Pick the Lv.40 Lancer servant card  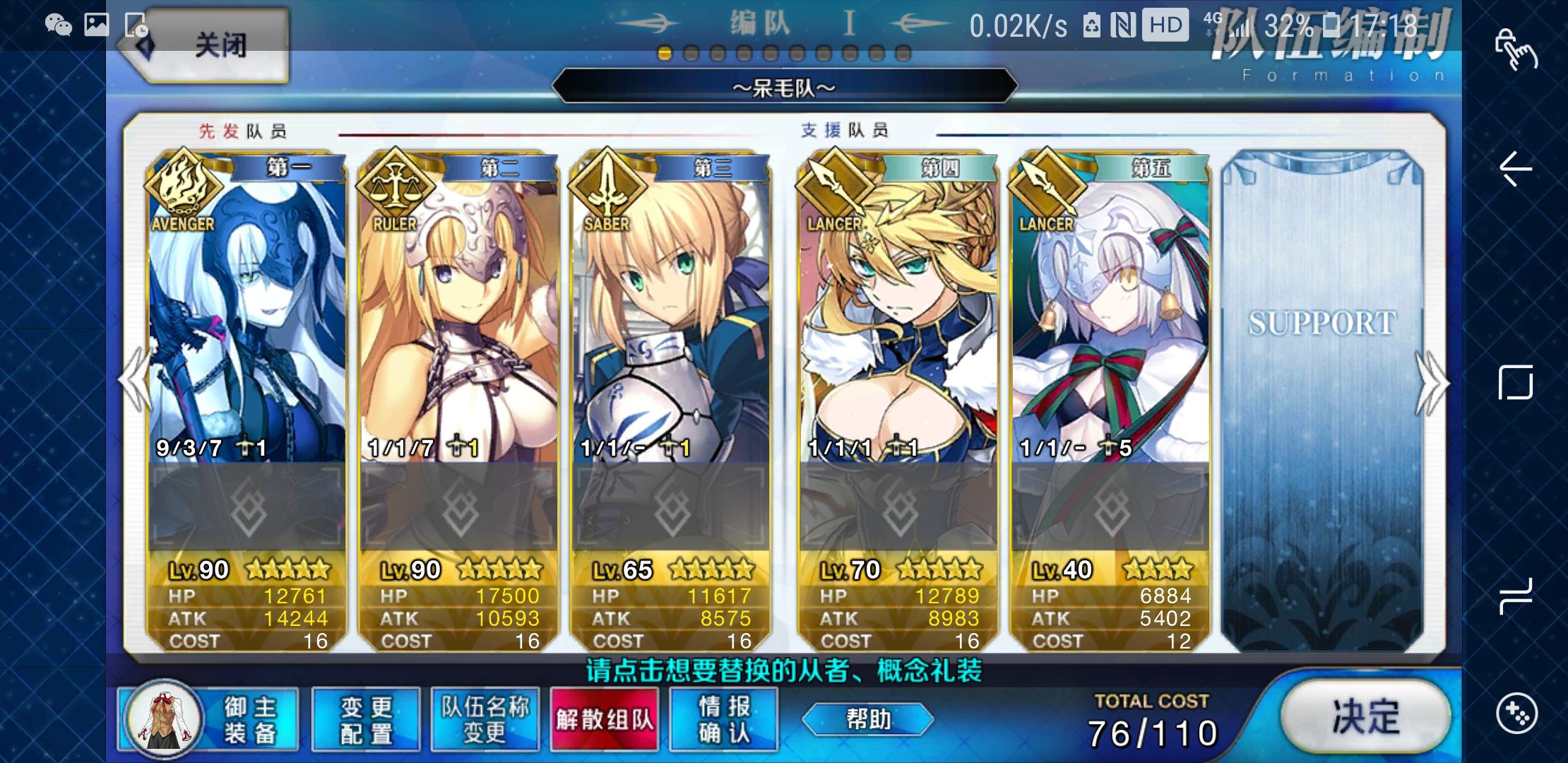tap(1110, 318)
